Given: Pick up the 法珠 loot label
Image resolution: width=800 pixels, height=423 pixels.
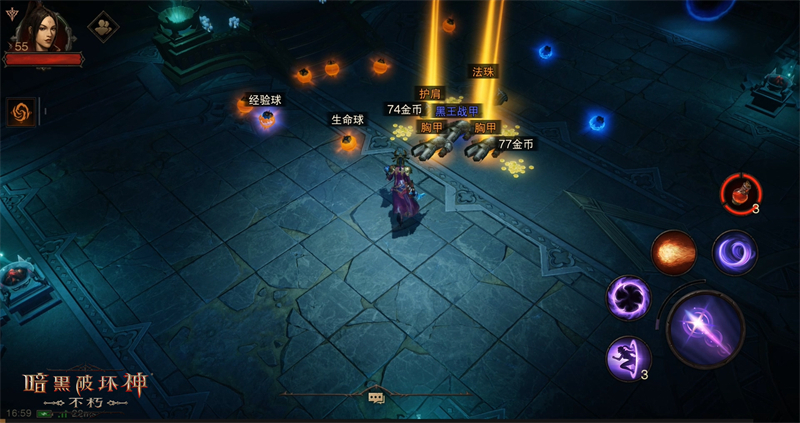Looking at the screenshot, I should (484, 72).
